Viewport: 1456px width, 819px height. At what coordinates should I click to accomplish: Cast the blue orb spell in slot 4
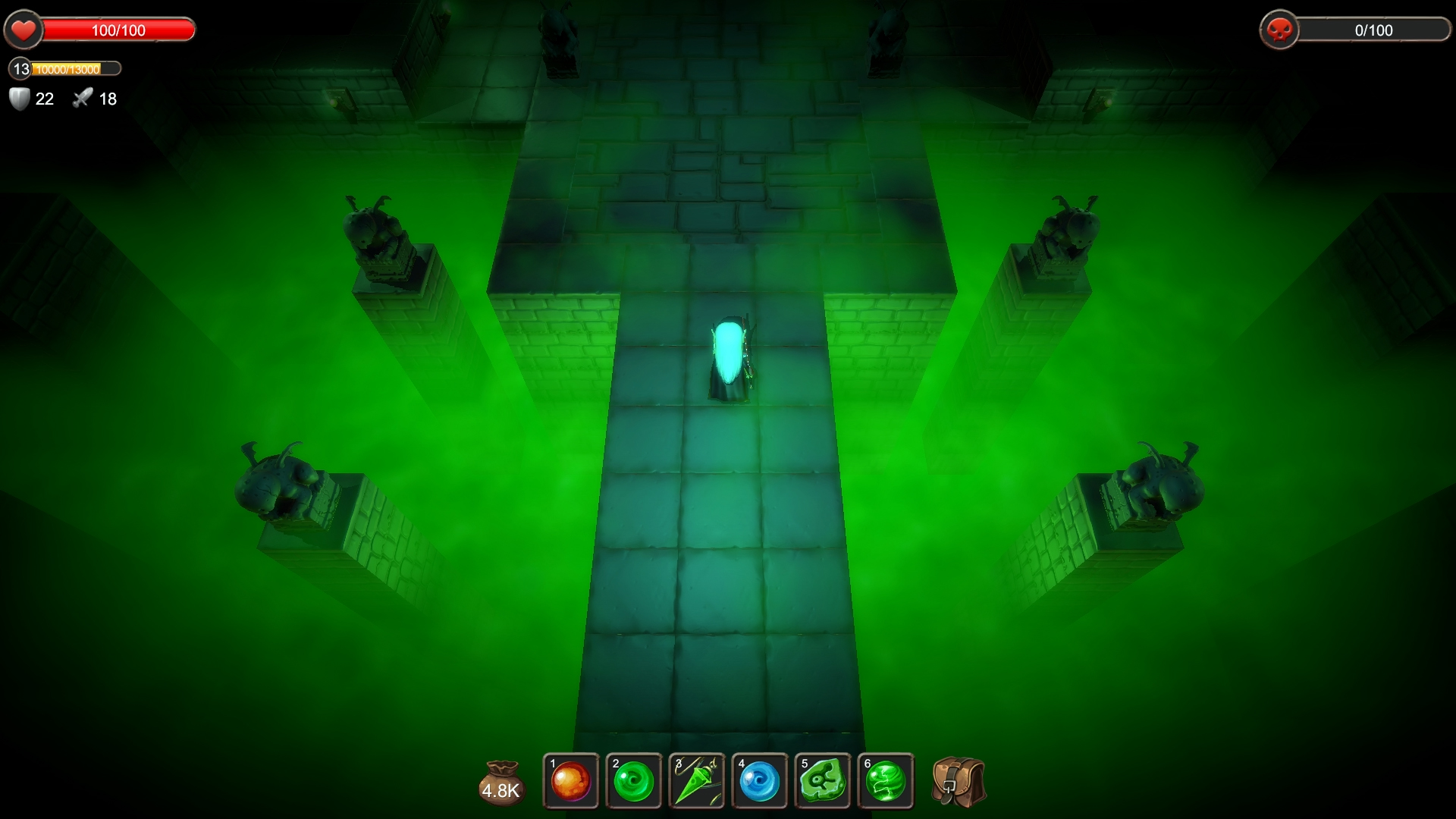pyautogui.click(x=761, y=781)
